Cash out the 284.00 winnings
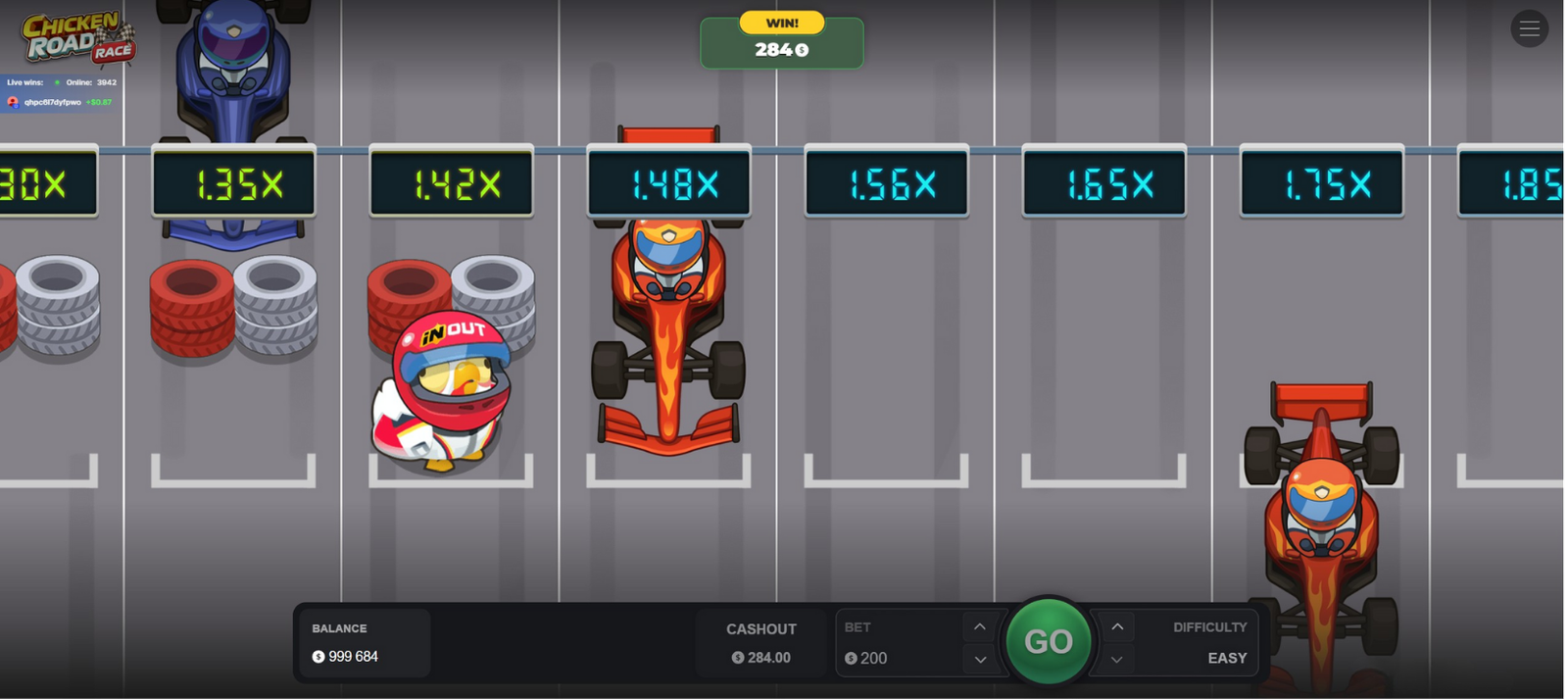The height and width of the screenshot is (699, 1568). (760, 643)
